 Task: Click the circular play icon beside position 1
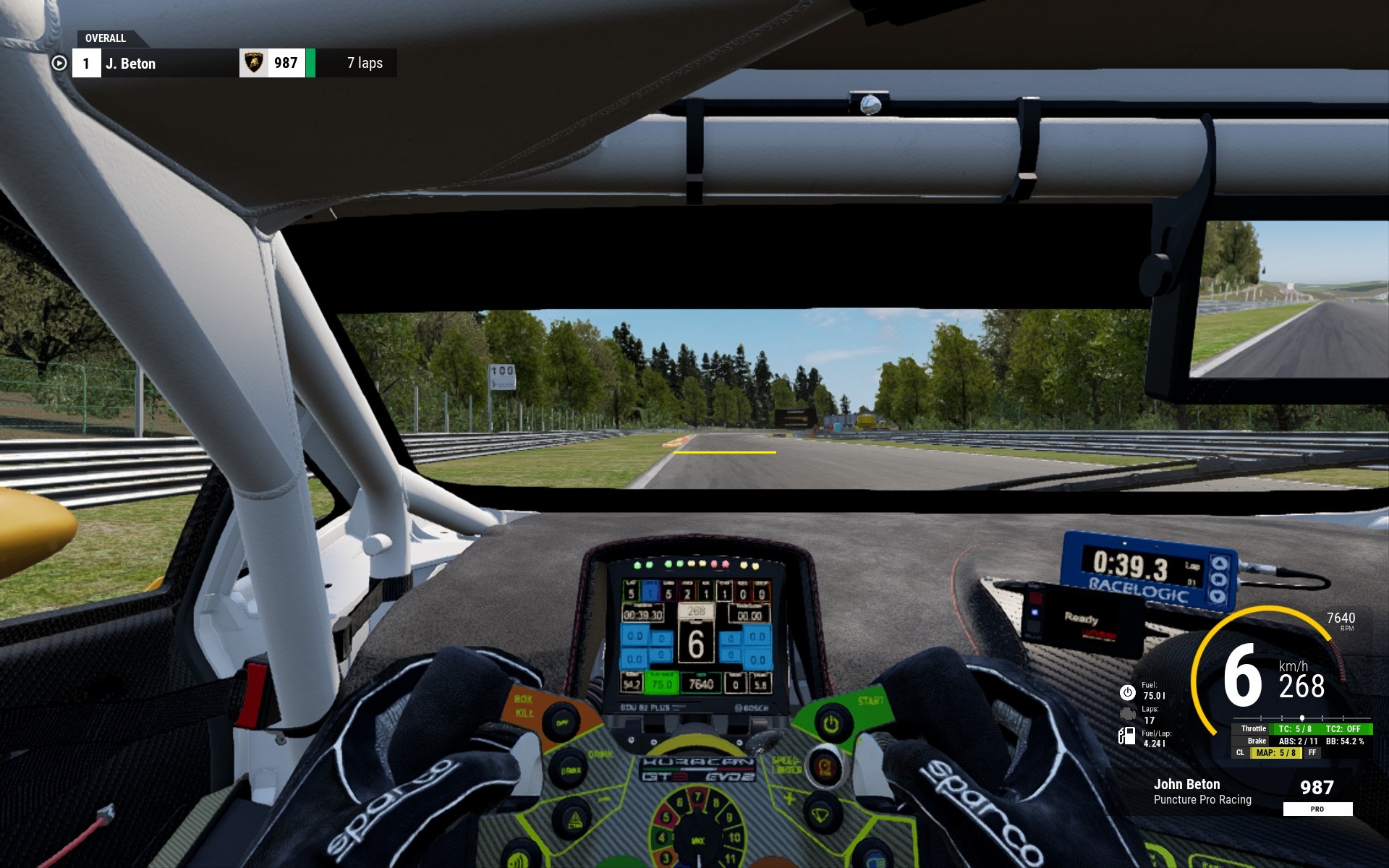pos(59,64)
